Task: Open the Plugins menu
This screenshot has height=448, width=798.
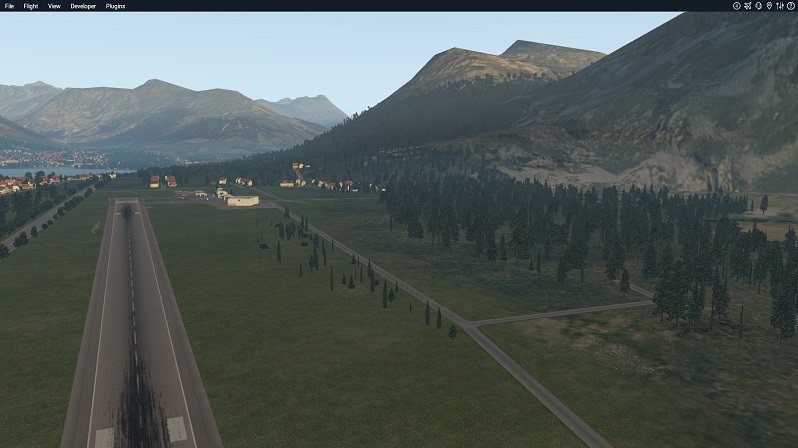Action: click(x=115, y=6)
